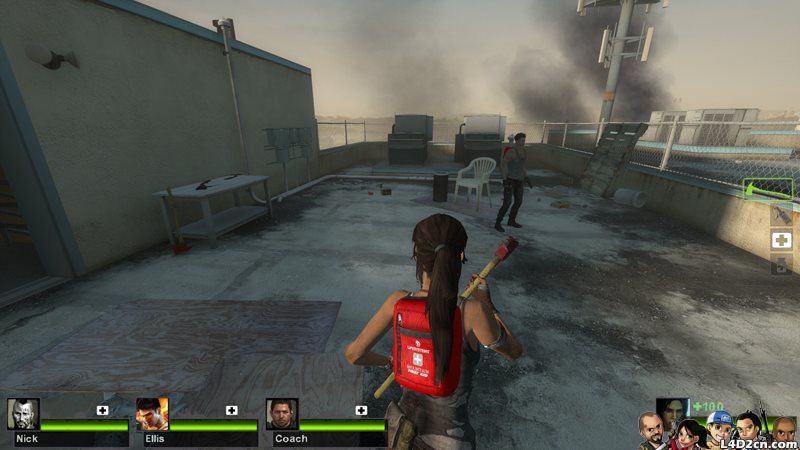
Task: Select the highlighted green axe weapon slot
Action: 768,190
